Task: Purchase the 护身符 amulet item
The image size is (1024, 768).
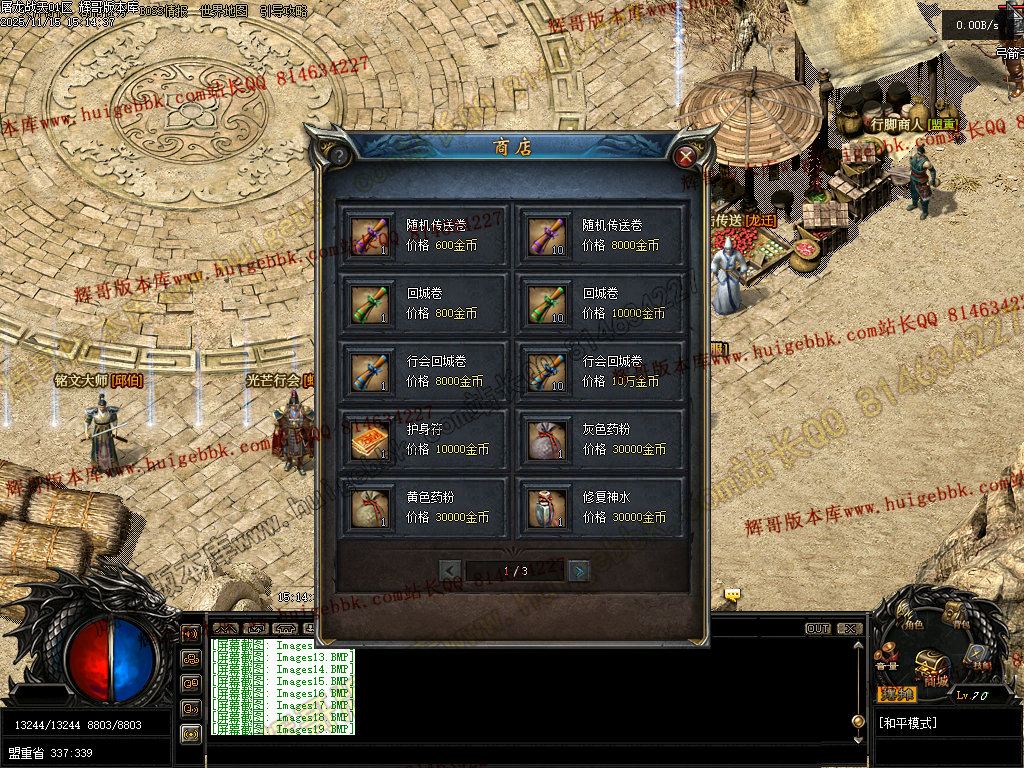Action: pyautogui.click(x=425, y=439)
